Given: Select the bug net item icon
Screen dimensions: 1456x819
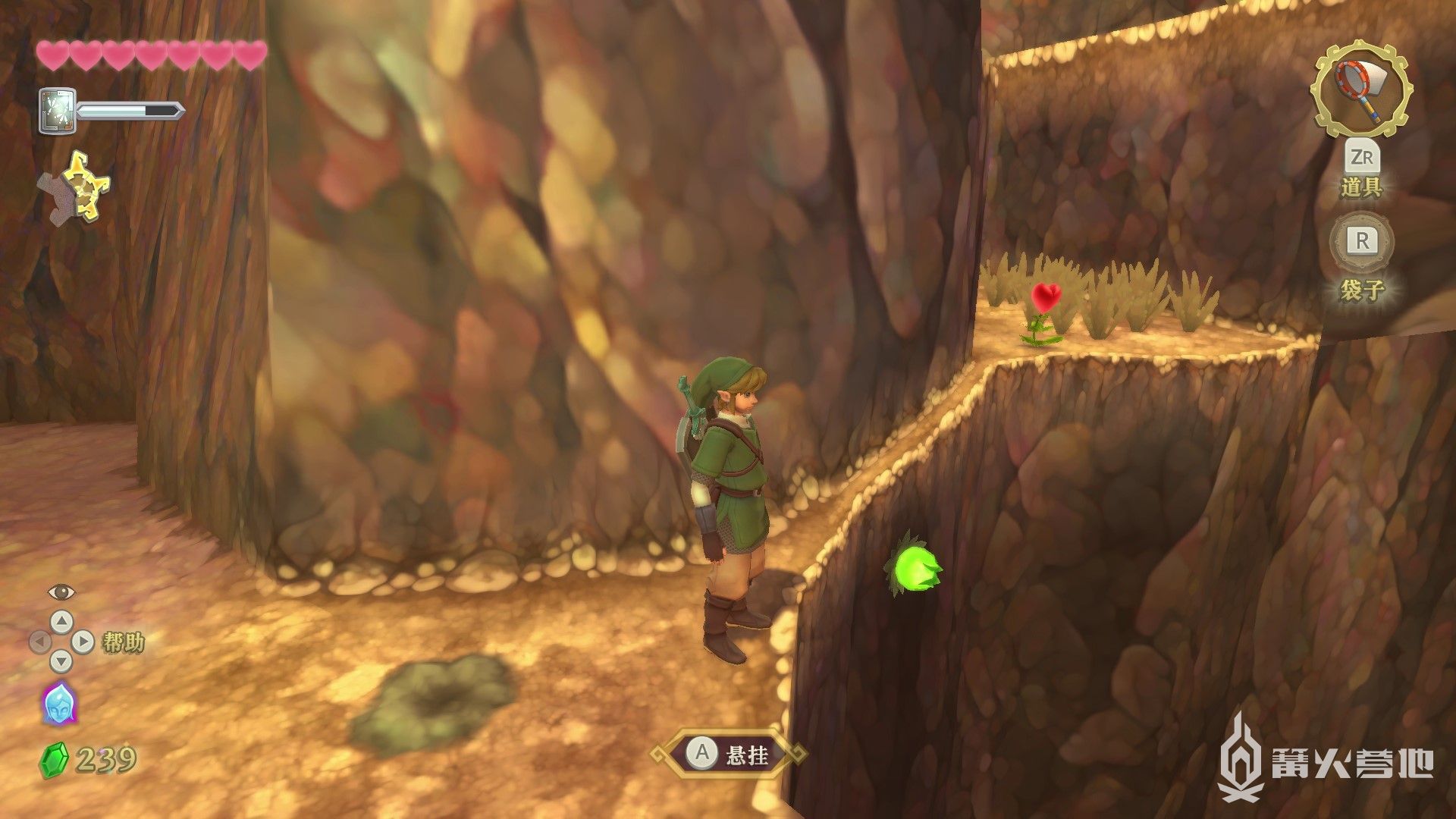Looking at the screenshot, I should 1363,89.
